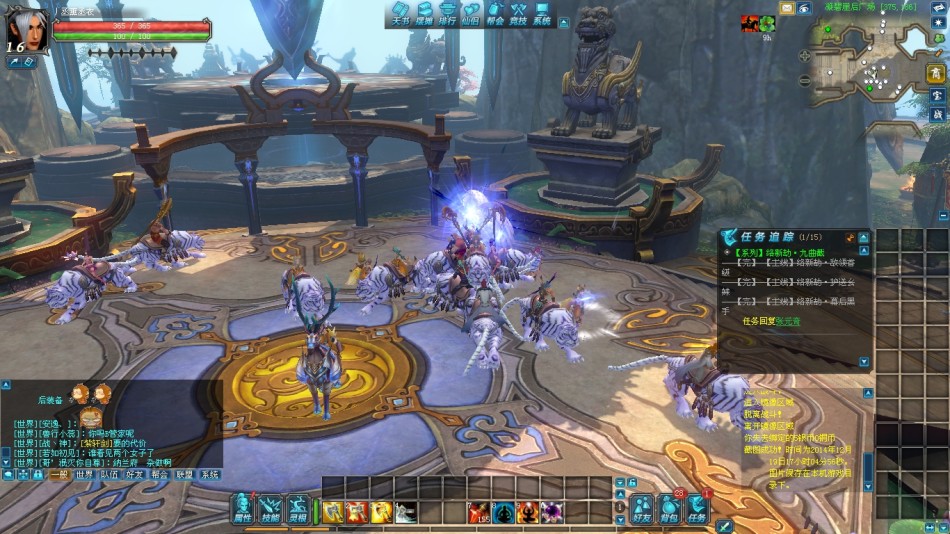Viewport: 950px width, 534px height.
Task: Open the 帮会 guild menu
Action: tap(495, 13)
